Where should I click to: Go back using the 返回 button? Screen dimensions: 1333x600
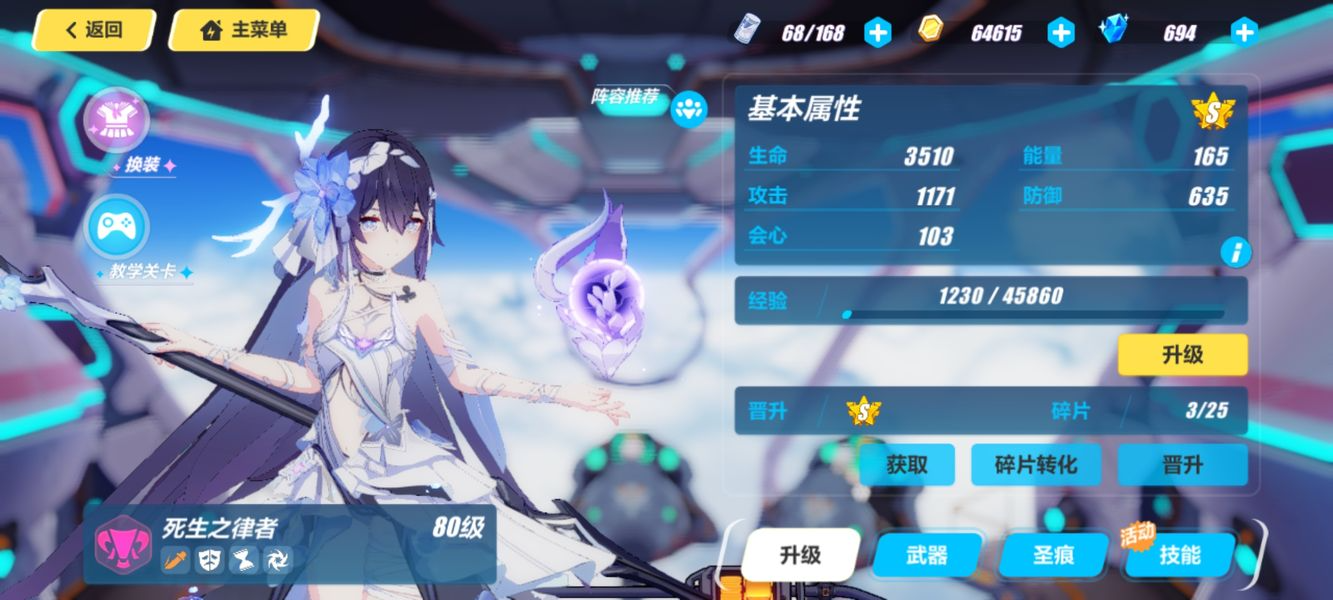[x=94, y=30]
